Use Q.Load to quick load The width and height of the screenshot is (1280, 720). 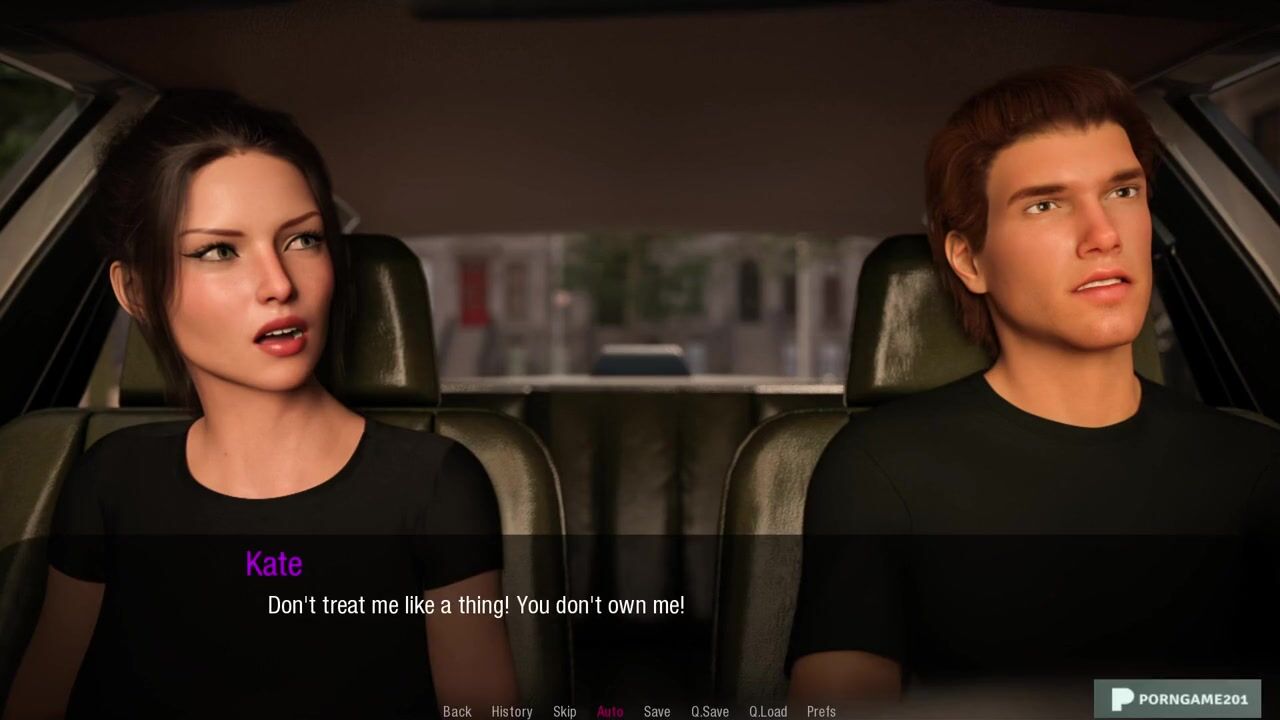coord(767,712)
